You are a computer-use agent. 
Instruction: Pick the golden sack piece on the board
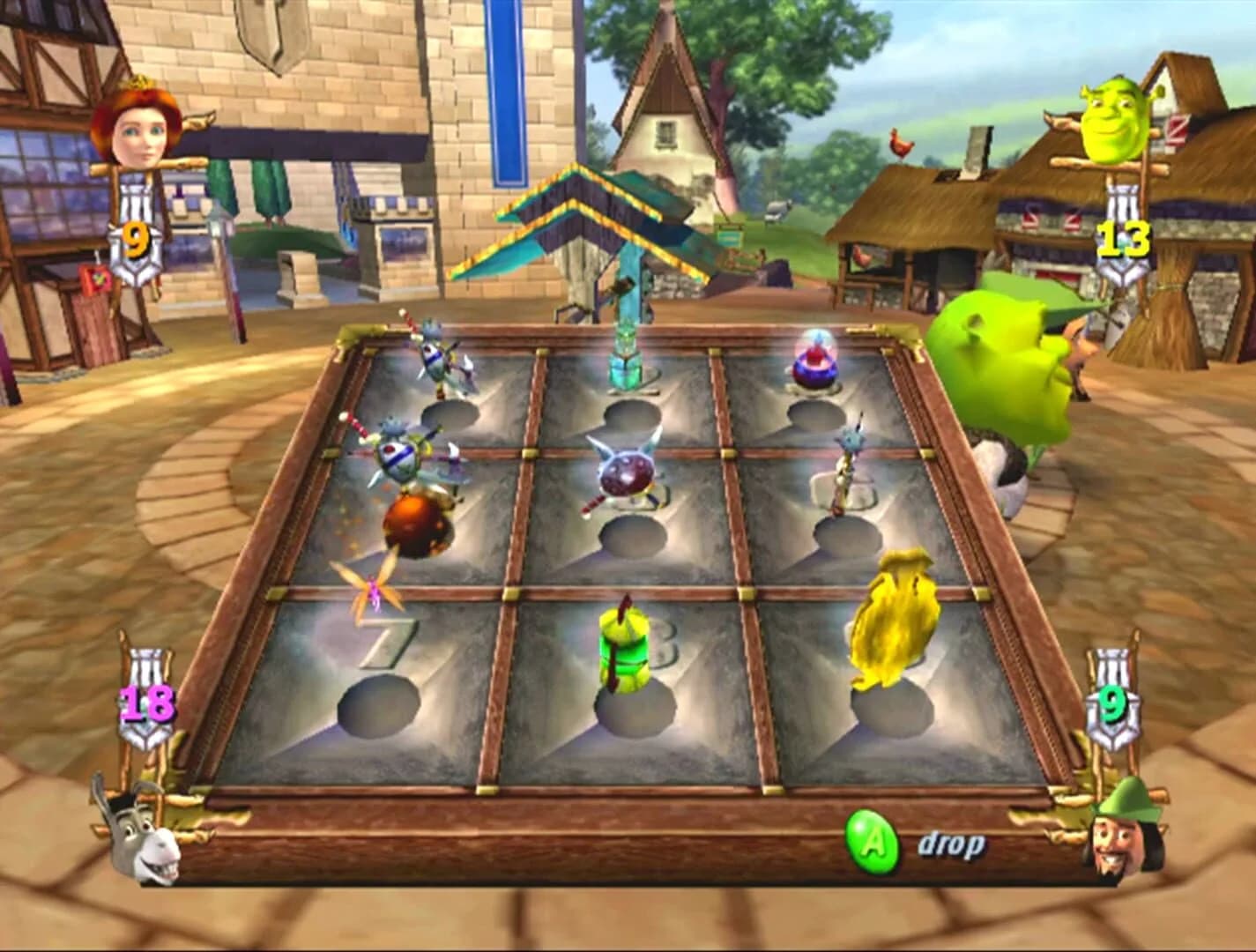(895, 617)
